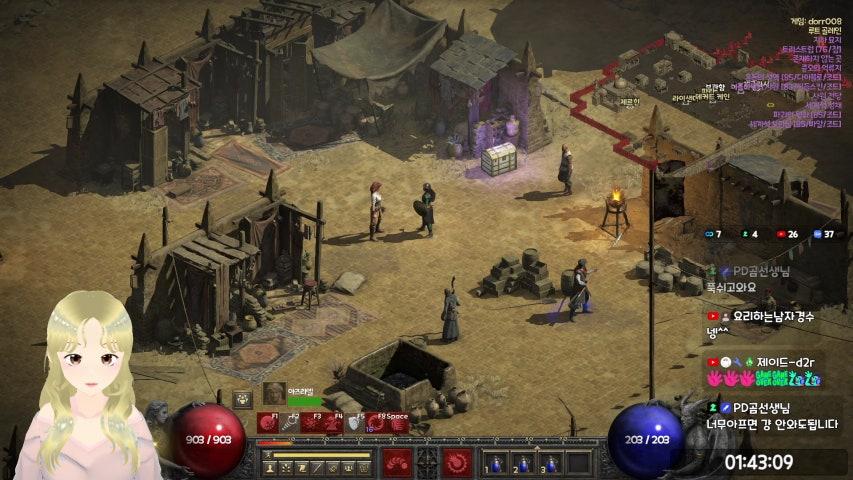Use the mana potion in belt slot 2
853x480 pixels.
[522, 463]
